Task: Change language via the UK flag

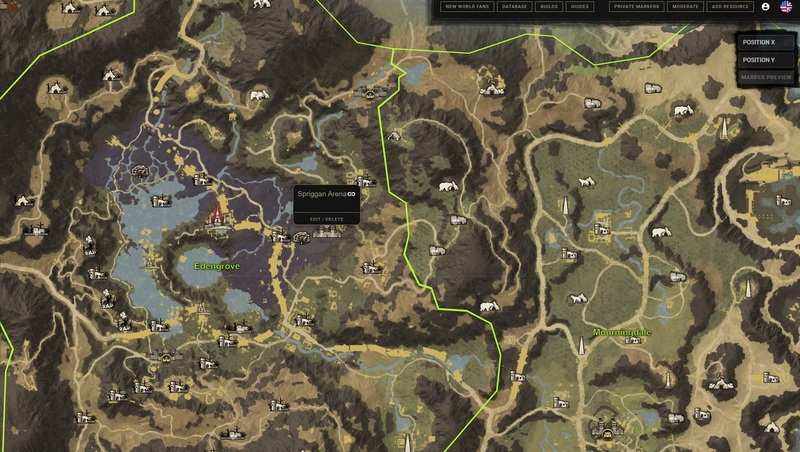Action: pyautogui.click(x=786, y=7)
